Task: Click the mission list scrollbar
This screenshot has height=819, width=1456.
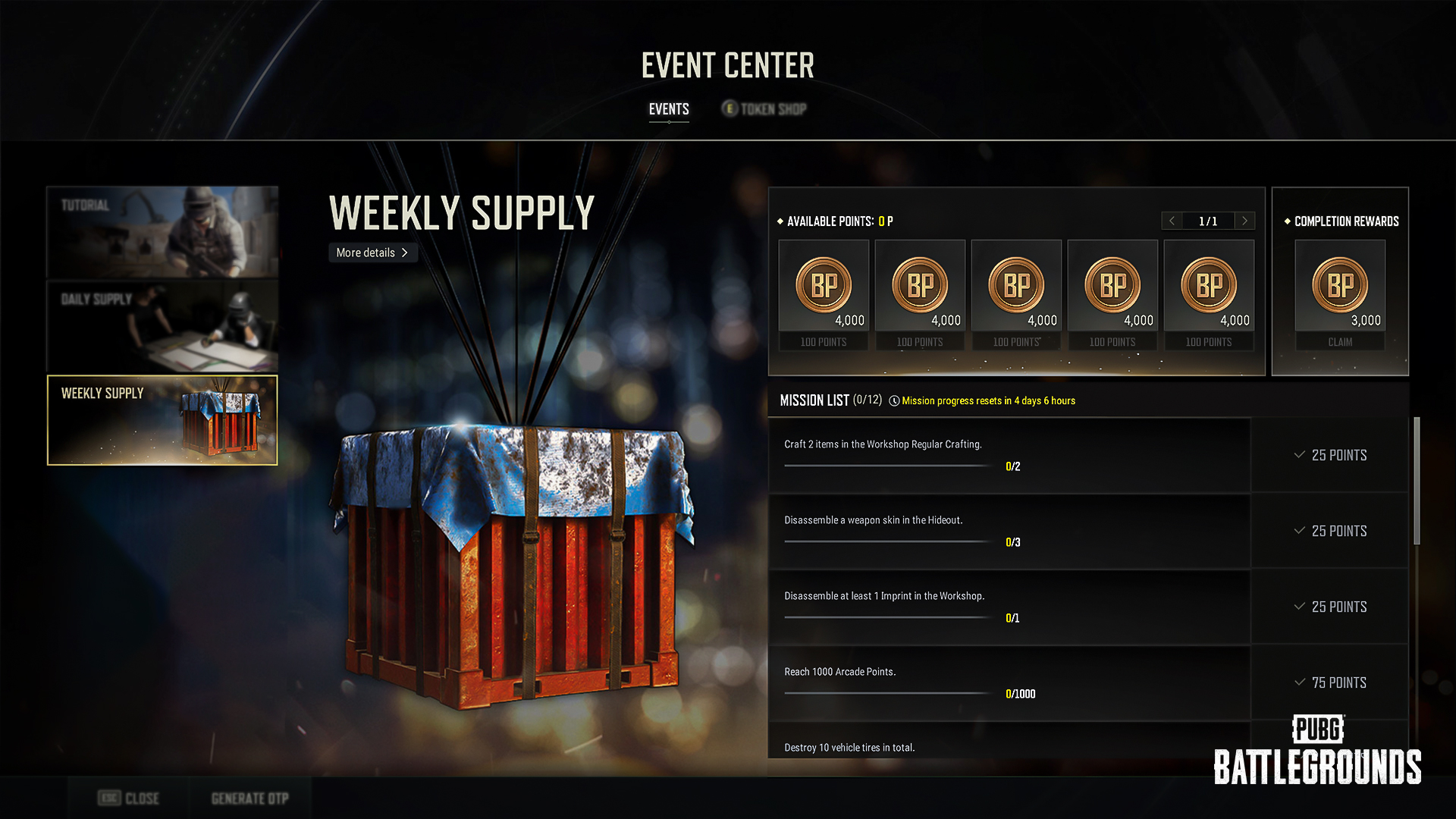Action: click(x=1417, y=481)
